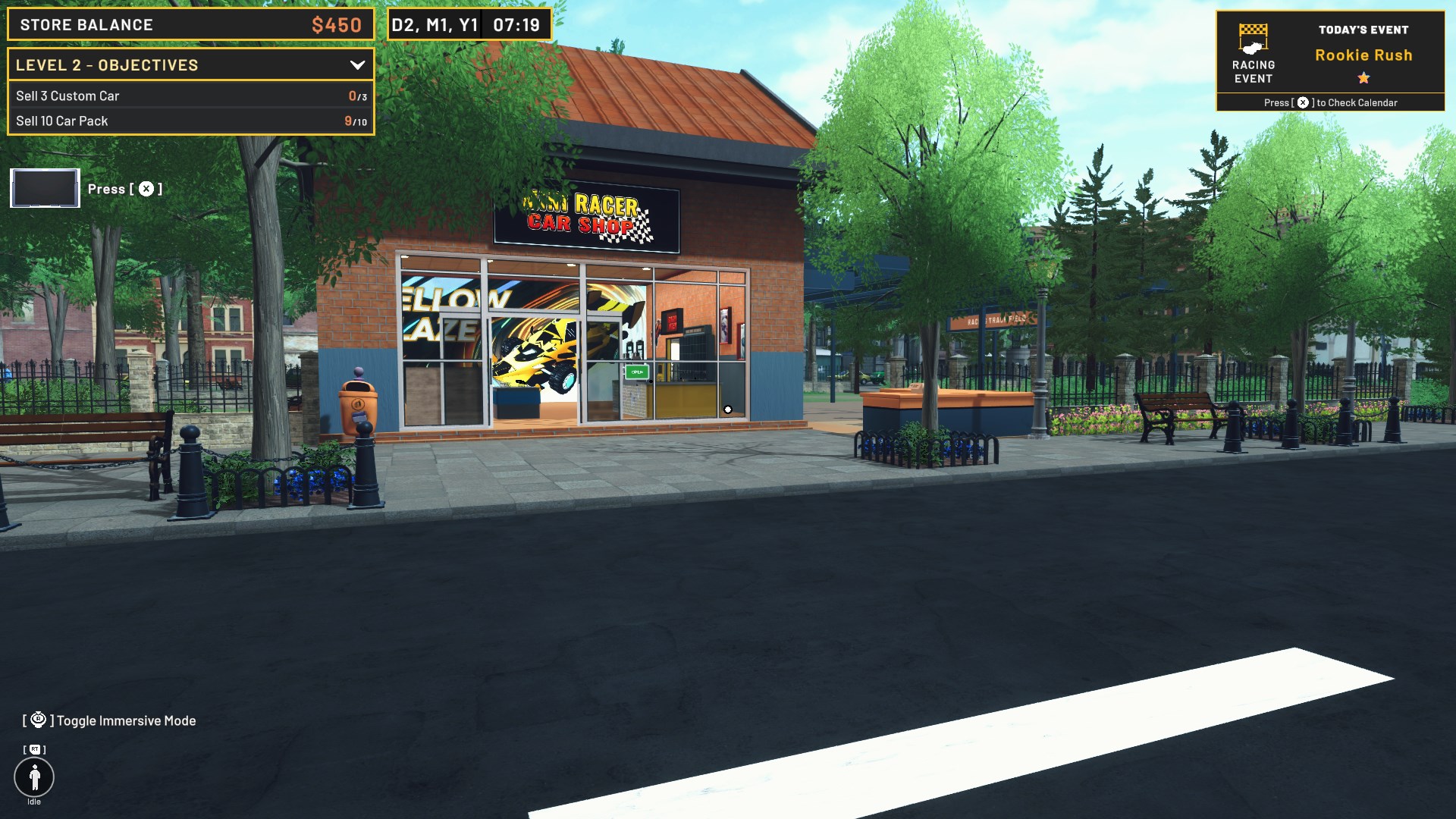Select the controller icon for Immersive Mode
Viewport: 1456px width, 819px height.
click(36, 720)
